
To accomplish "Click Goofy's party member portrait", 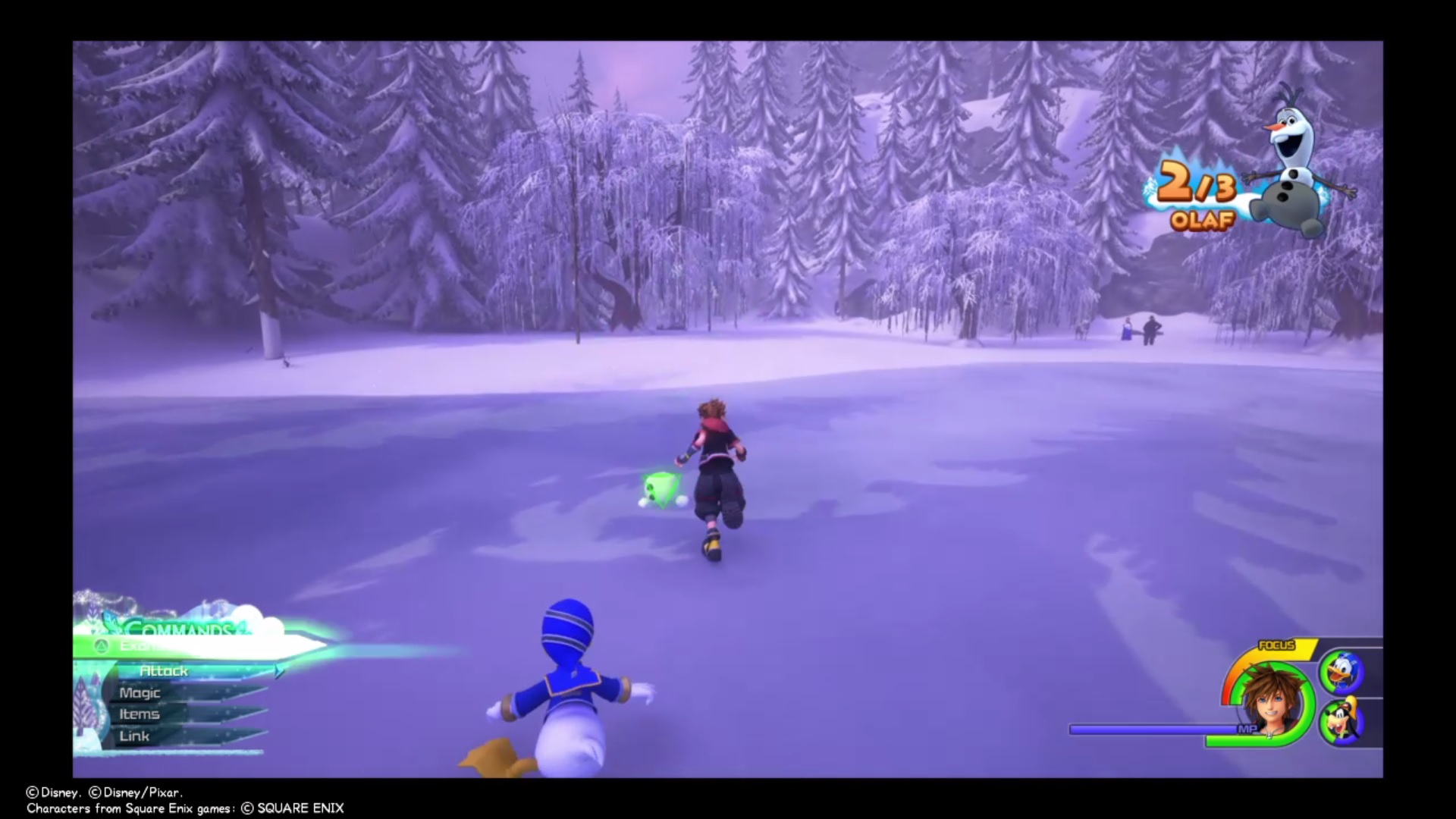I will (x=1342, y=723).
